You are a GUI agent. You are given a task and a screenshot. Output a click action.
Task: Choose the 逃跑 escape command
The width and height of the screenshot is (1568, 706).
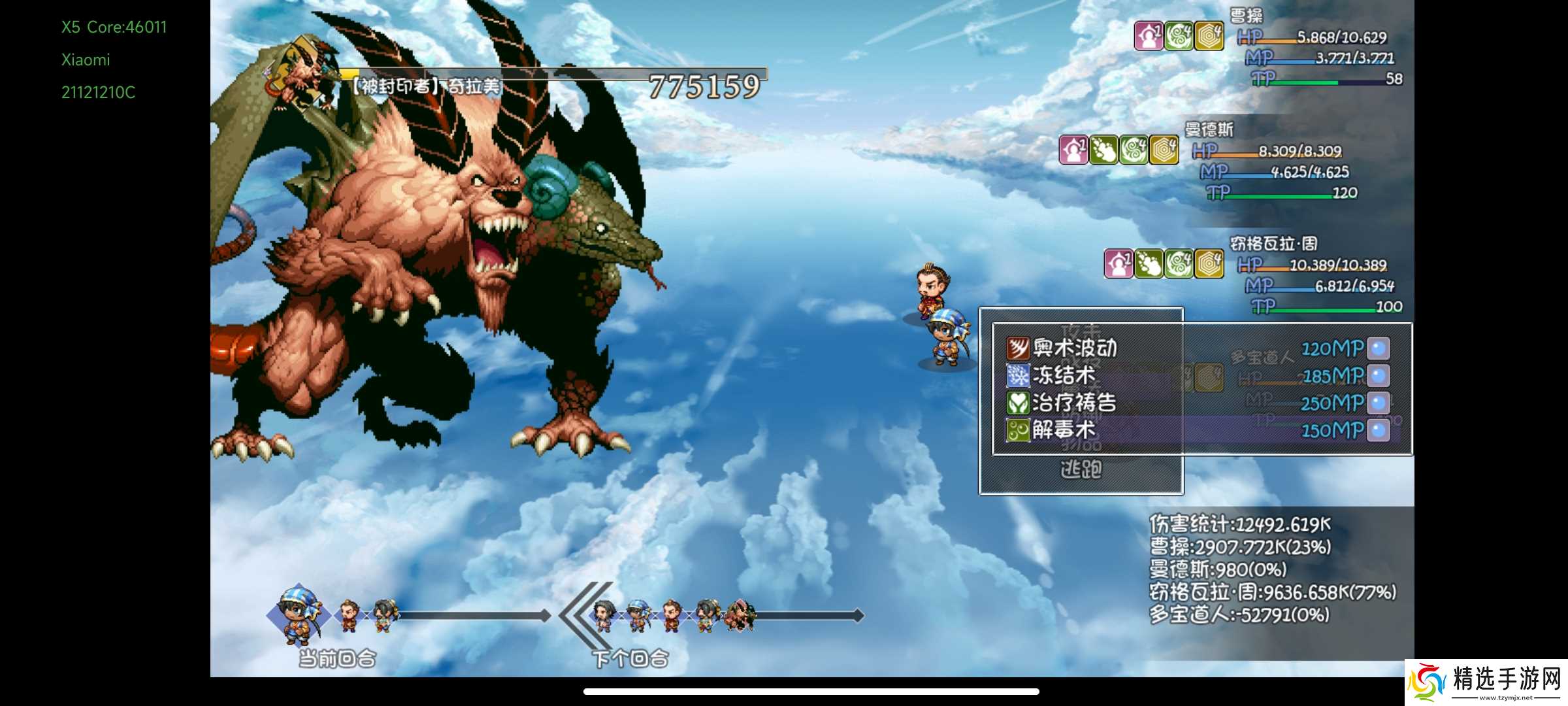click(1081, 469)
